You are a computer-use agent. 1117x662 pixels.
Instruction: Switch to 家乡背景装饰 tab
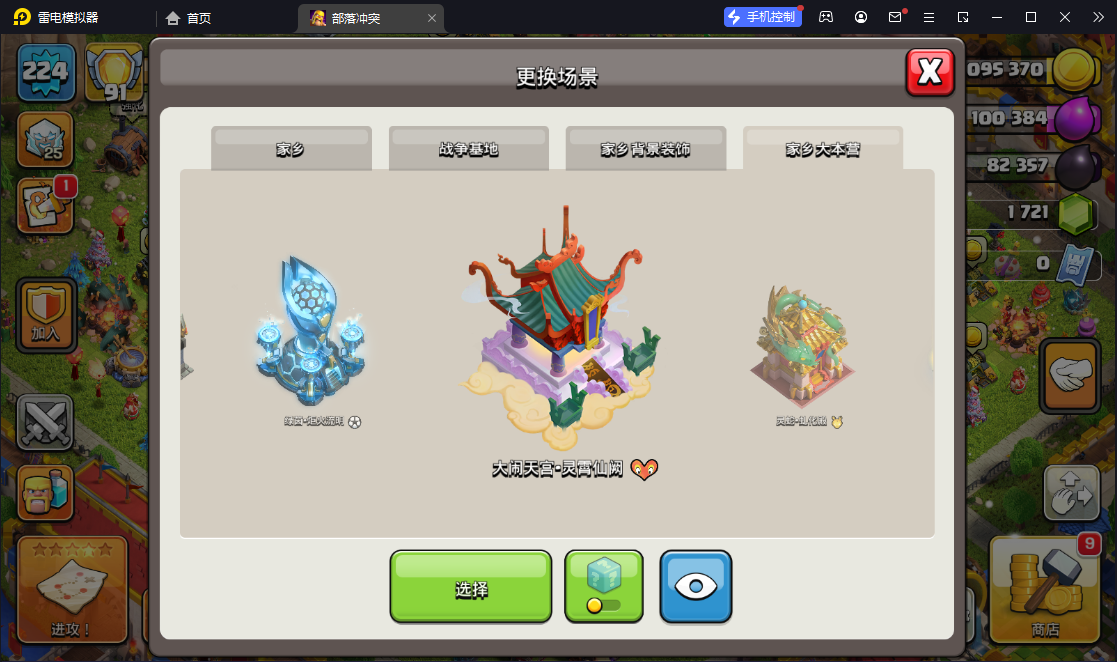point(645,149)
